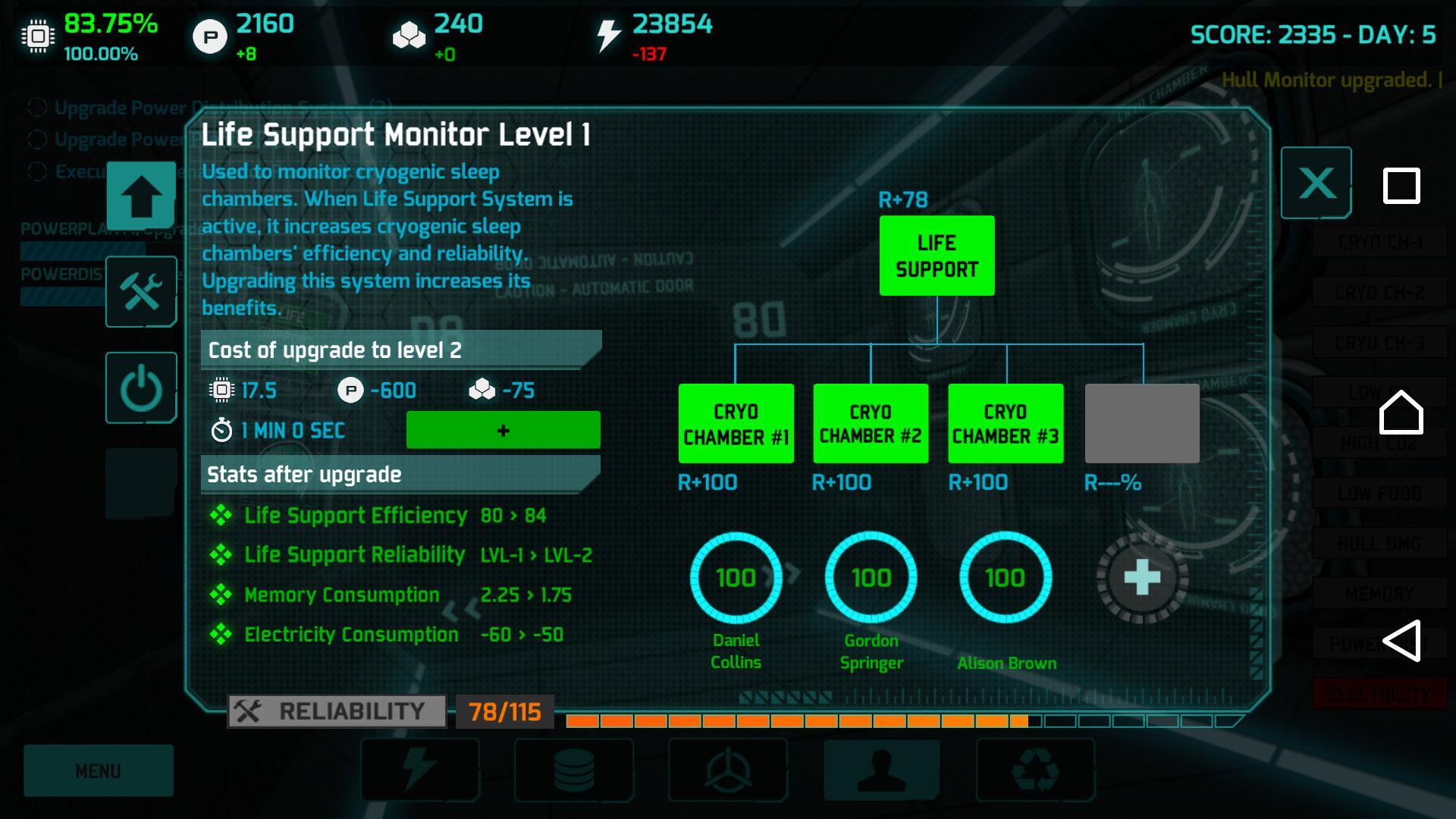Select the empty gray chamber slot
This screenshot has height=819, width=1456.
1142,423
